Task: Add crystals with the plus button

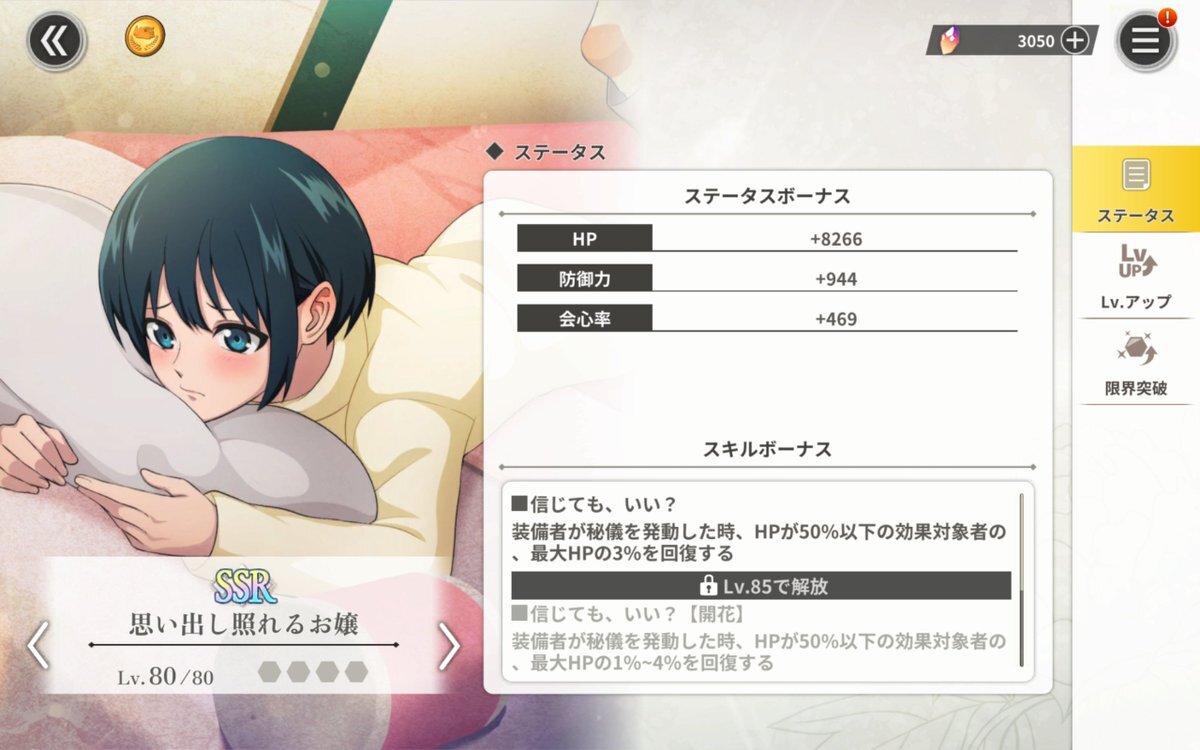Action: pos(1074,40)
